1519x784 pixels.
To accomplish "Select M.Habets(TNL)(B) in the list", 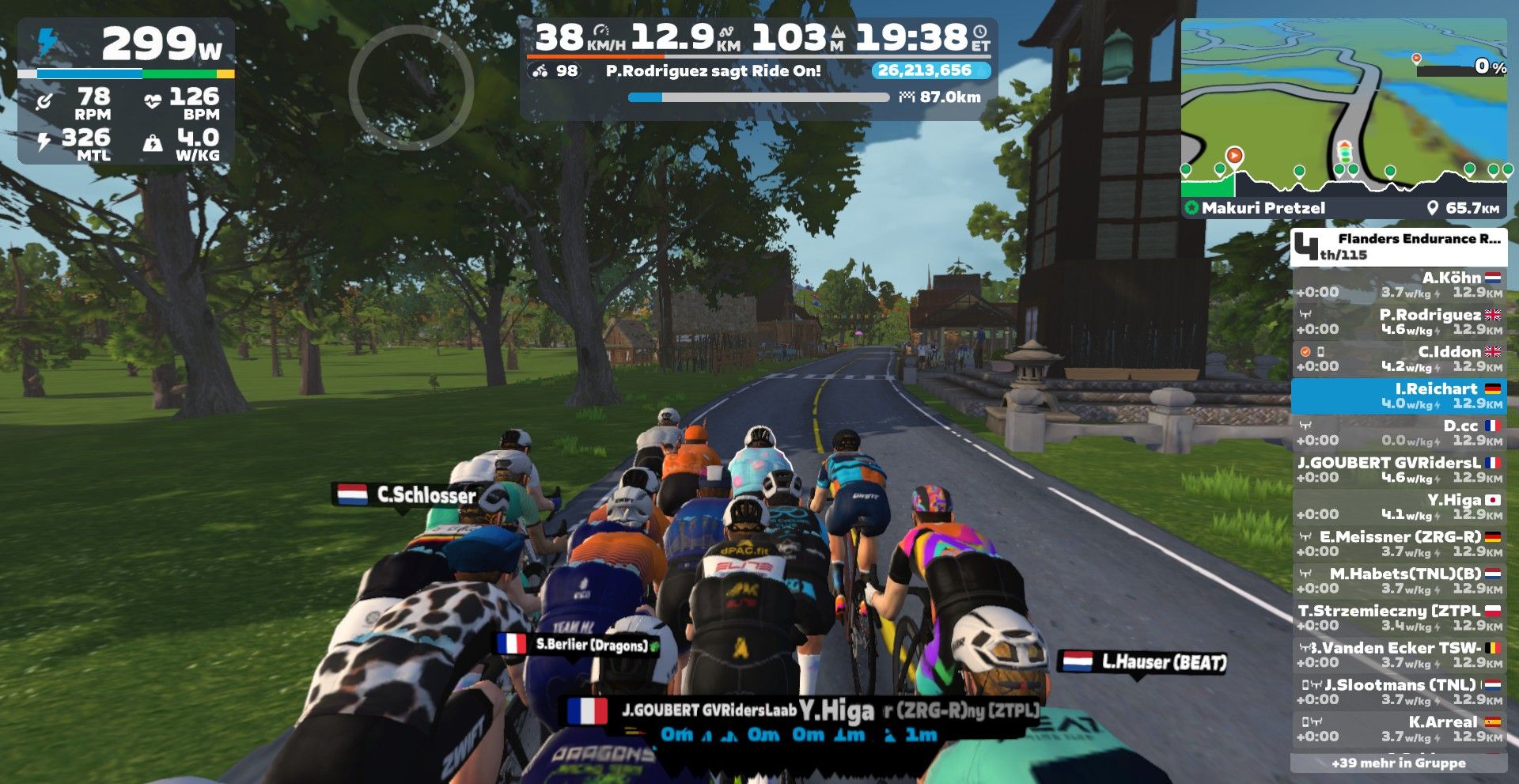I will coord(1399,581).
